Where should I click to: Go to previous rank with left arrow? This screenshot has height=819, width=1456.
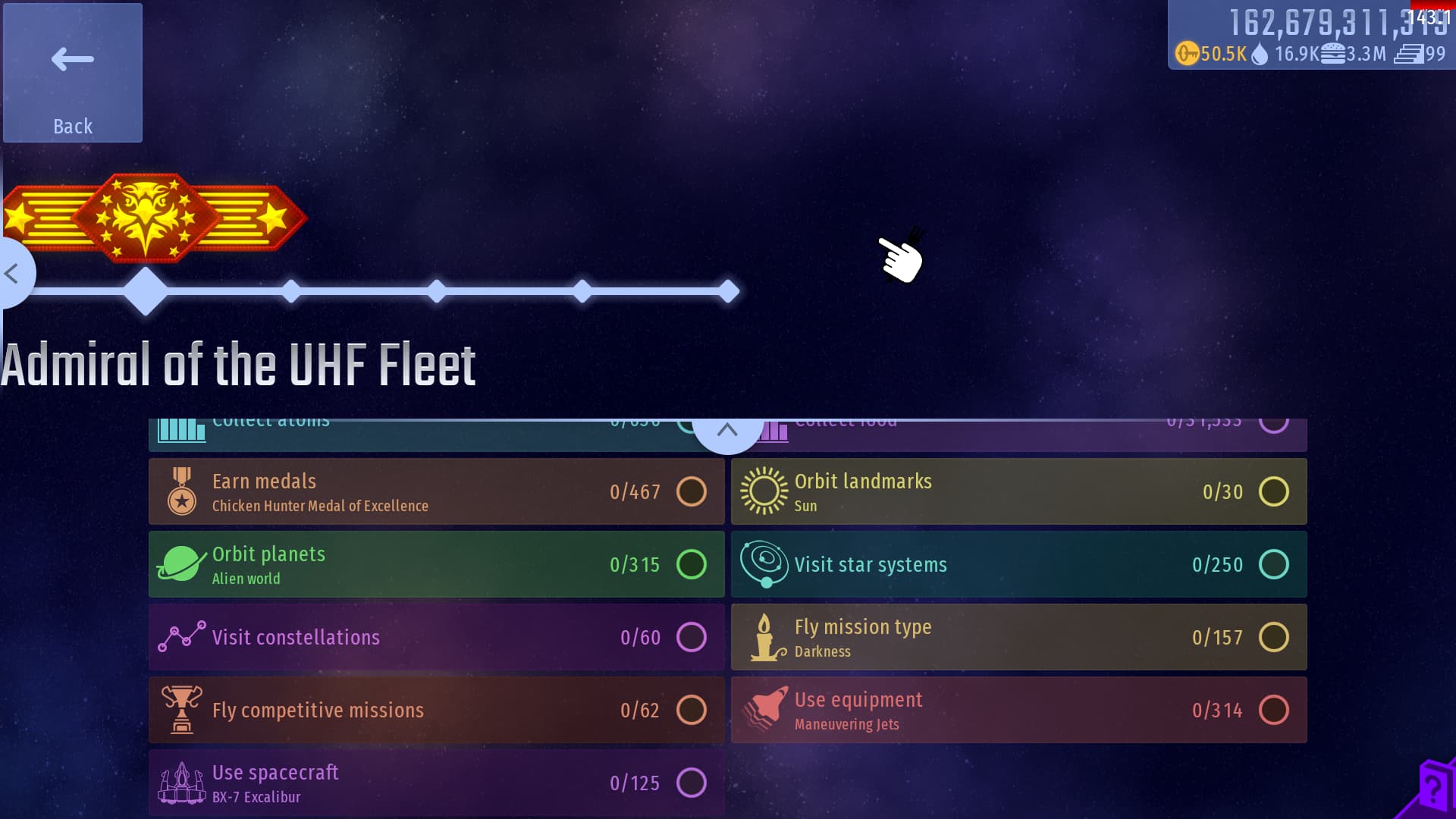click(x=12, y=273)
